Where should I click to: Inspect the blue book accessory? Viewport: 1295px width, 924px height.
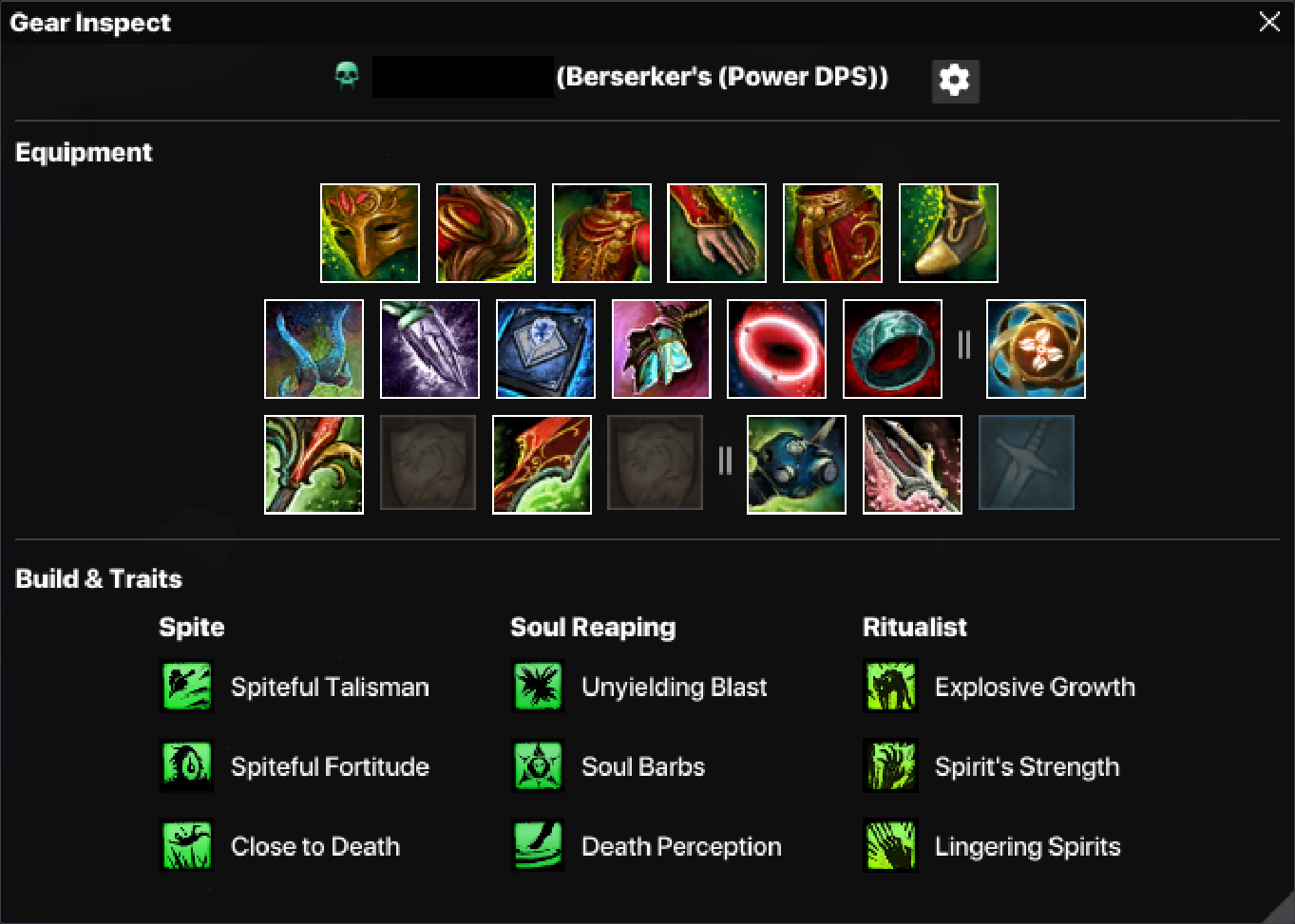coord(545,349)
